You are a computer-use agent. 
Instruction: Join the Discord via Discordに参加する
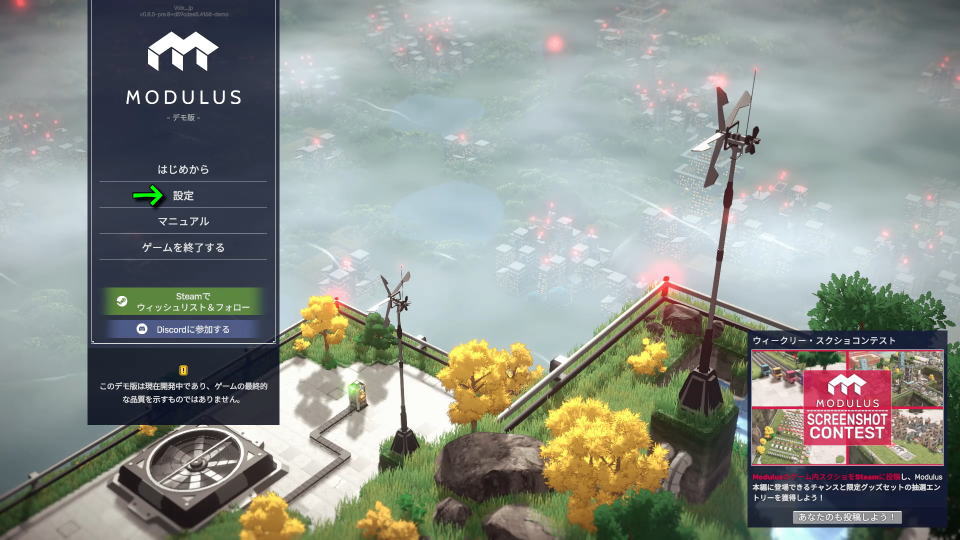(183, 329)
